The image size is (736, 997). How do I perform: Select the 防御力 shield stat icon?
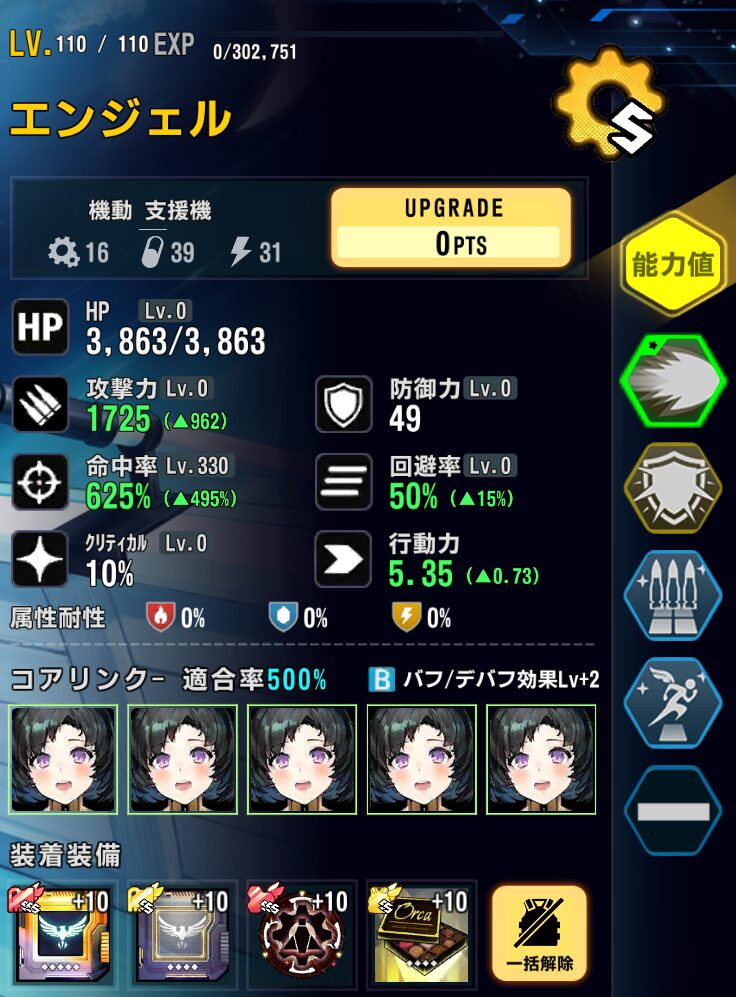tap(344, 404)
